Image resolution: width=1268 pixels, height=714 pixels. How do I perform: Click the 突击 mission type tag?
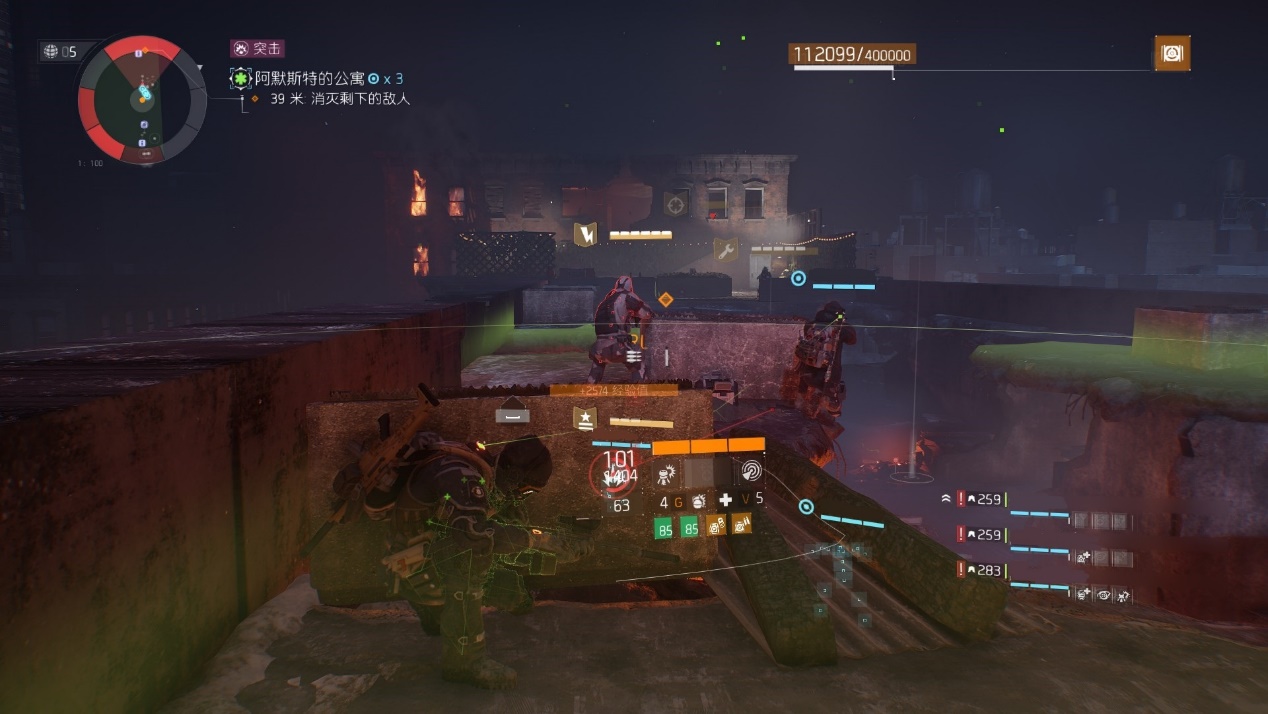257,48
